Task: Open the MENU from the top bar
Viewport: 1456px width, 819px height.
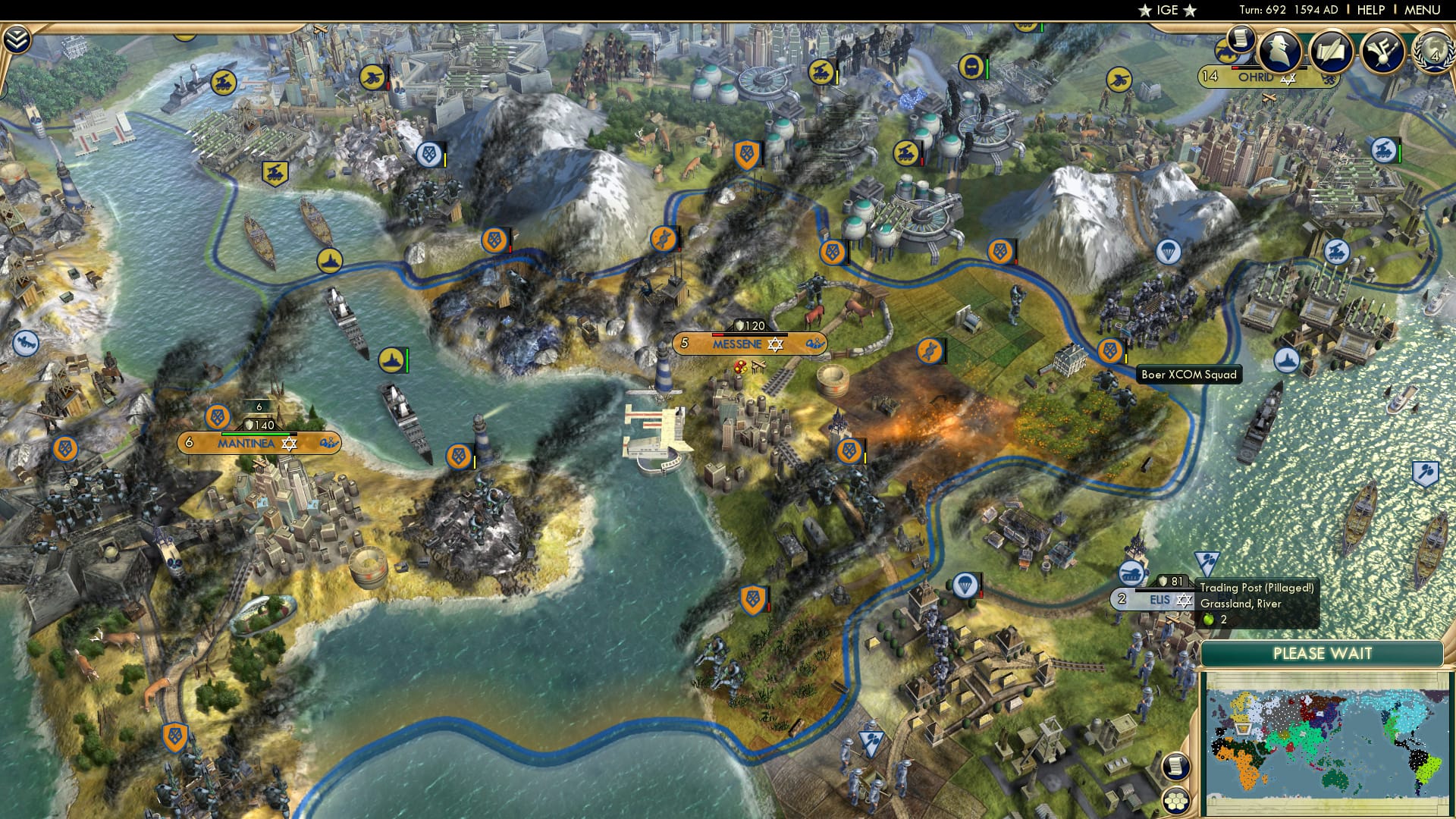Action: (x=1424, y=11)
